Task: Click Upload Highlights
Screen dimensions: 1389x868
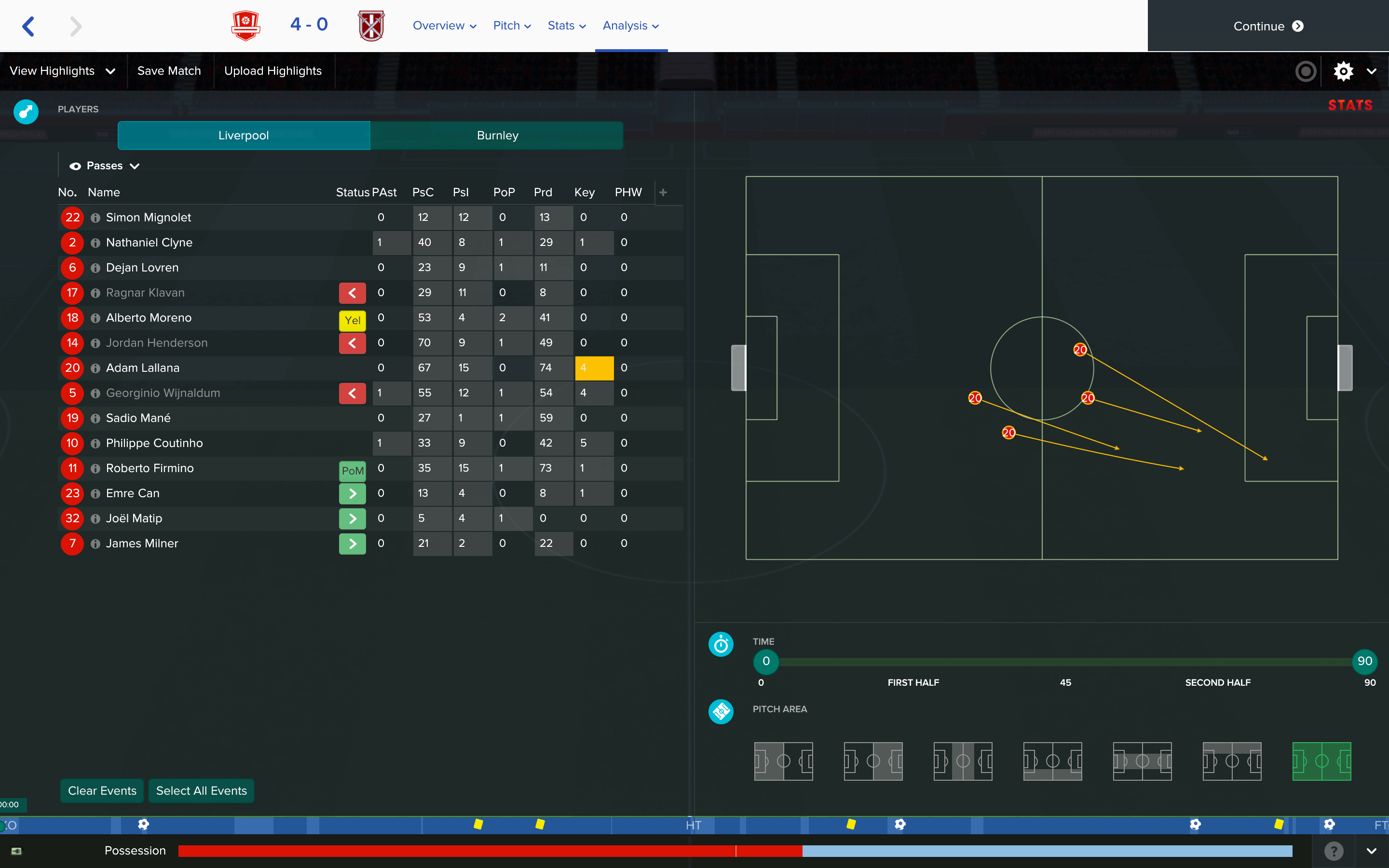Action: coord(272,70)
